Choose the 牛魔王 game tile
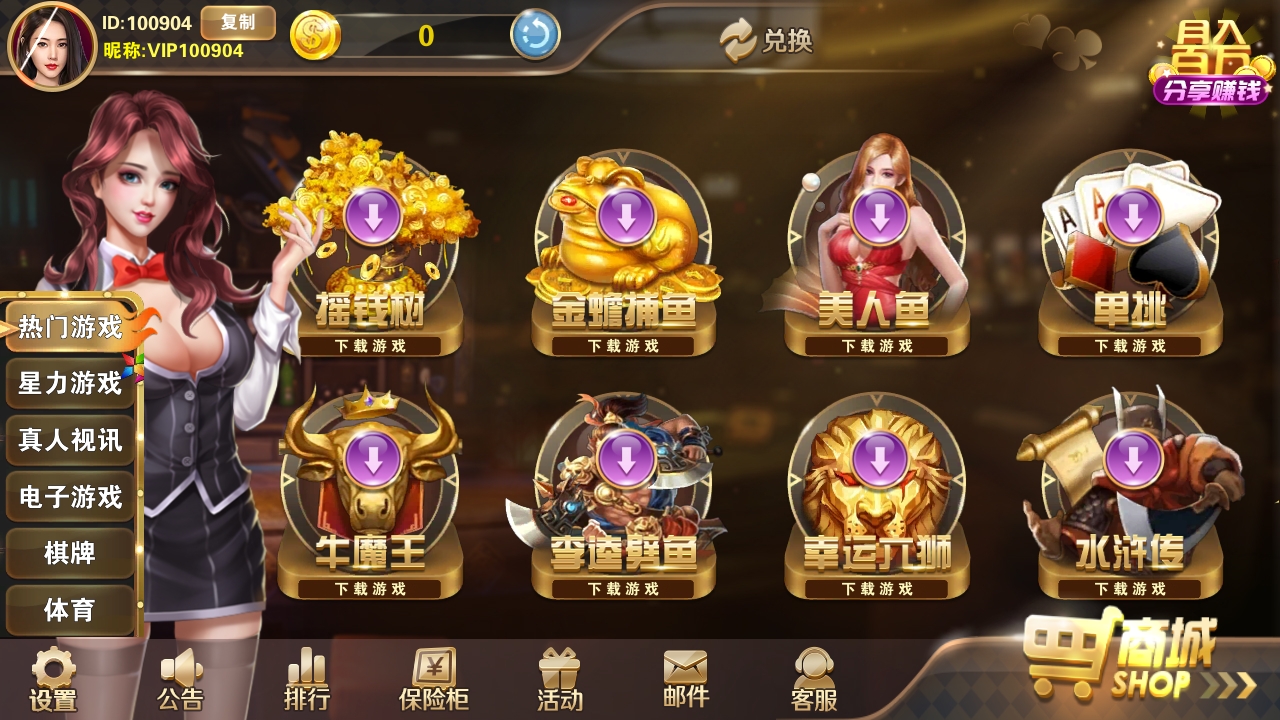1280x720 pixels. tap(372, 490)
